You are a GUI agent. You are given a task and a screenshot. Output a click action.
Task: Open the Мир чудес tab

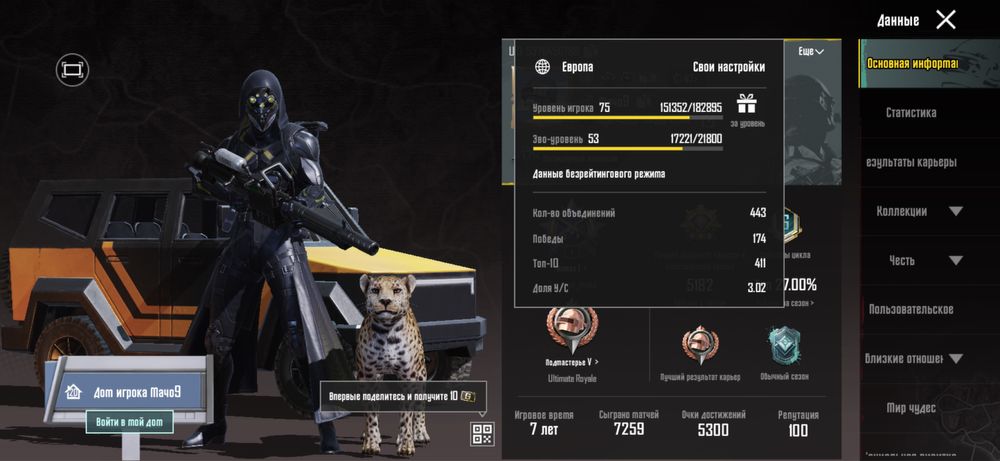click(x=911, y=407)
